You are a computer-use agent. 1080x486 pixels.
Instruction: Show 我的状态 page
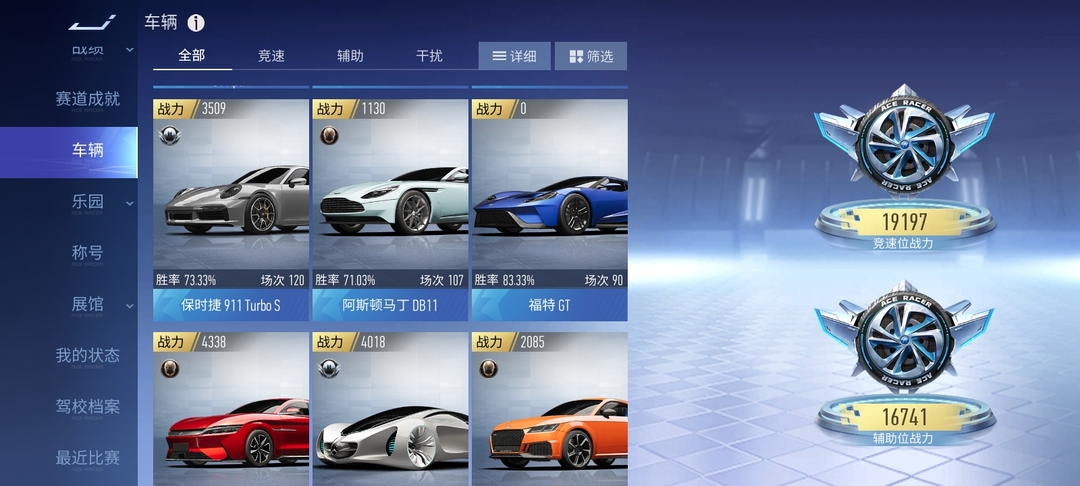(x=87, y=355)
